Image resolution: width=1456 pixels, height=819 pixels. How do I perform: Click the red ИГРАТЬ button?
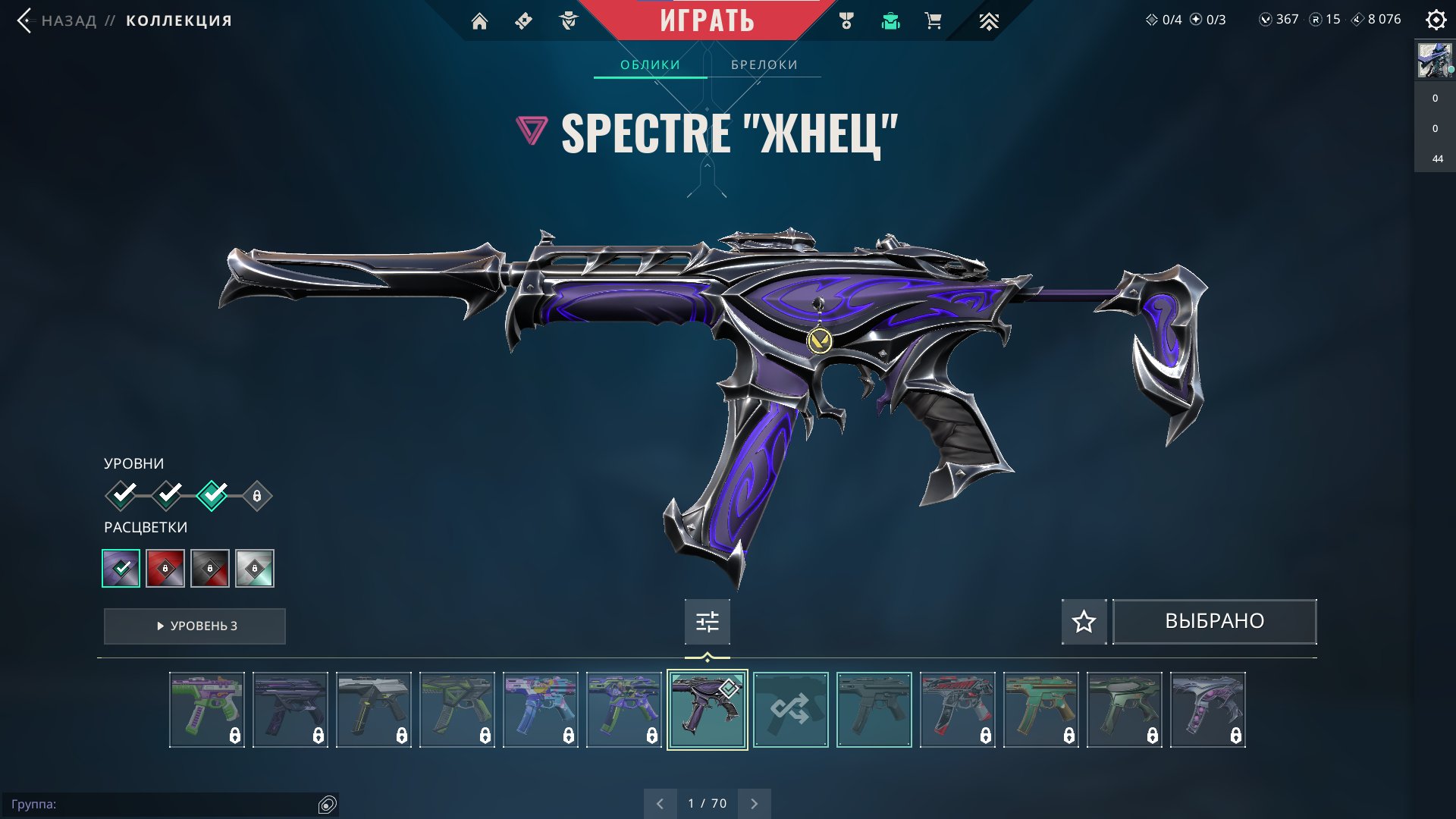707,20
